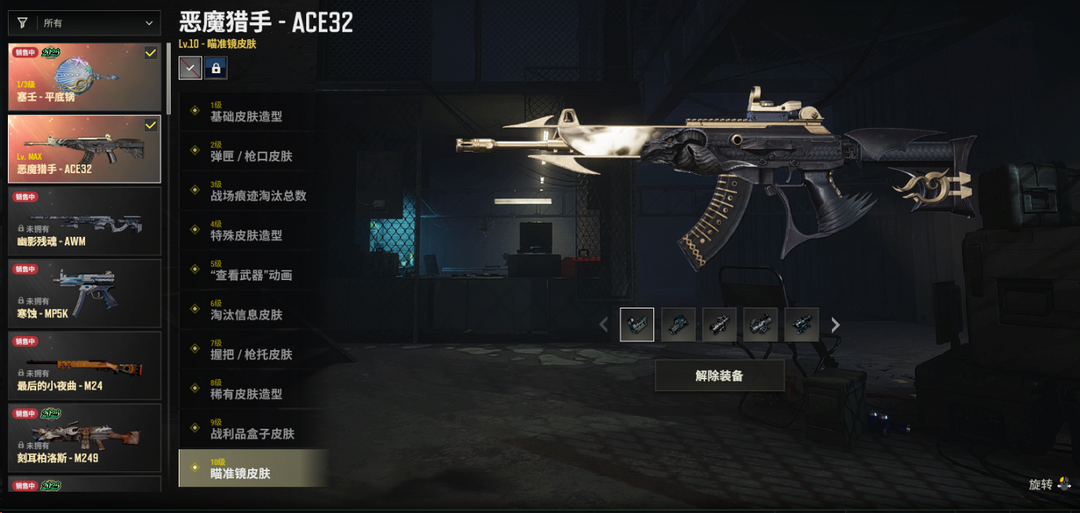Open the 所有 filter dropdown

85,23
